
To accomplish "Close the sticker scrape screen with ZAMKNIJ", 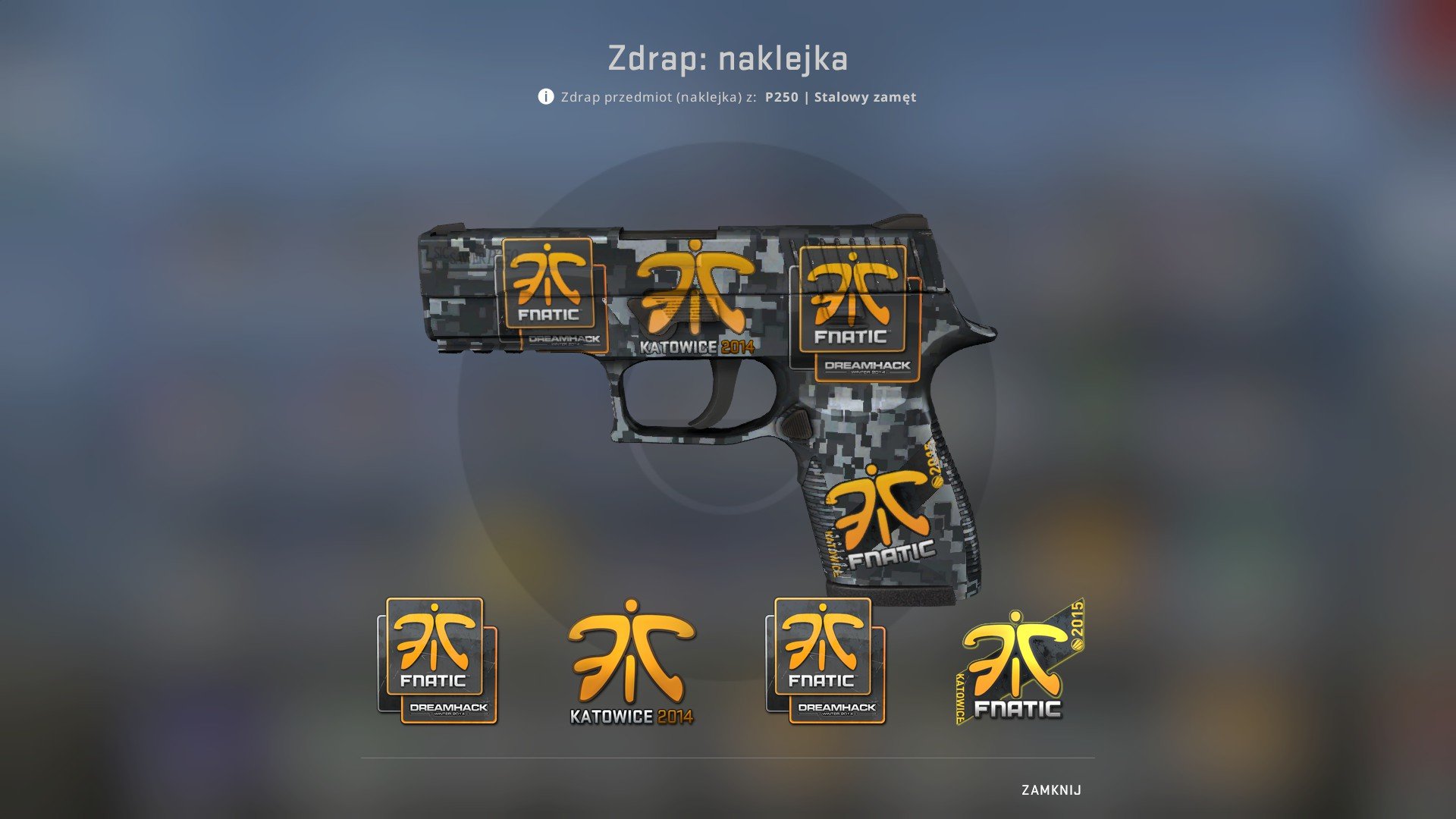I will (1051, 790).
